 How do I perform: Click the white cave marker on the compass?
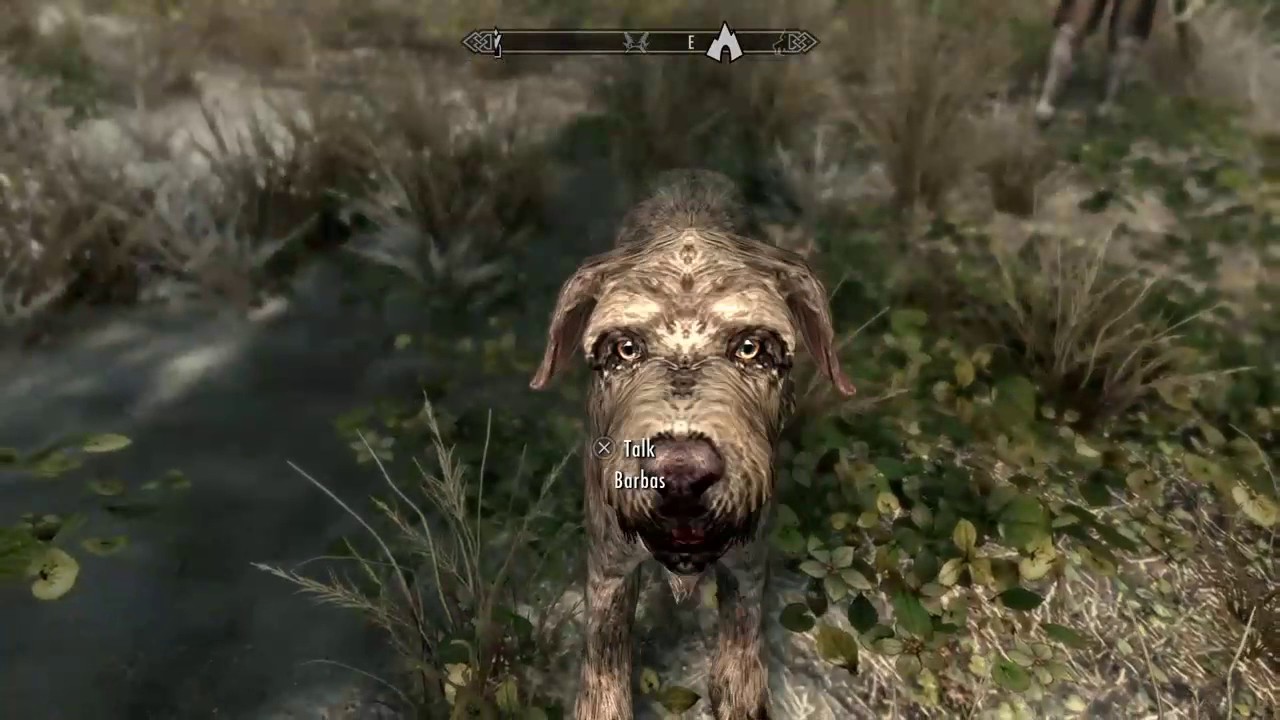pyautogui.click(x=724, y=43)
